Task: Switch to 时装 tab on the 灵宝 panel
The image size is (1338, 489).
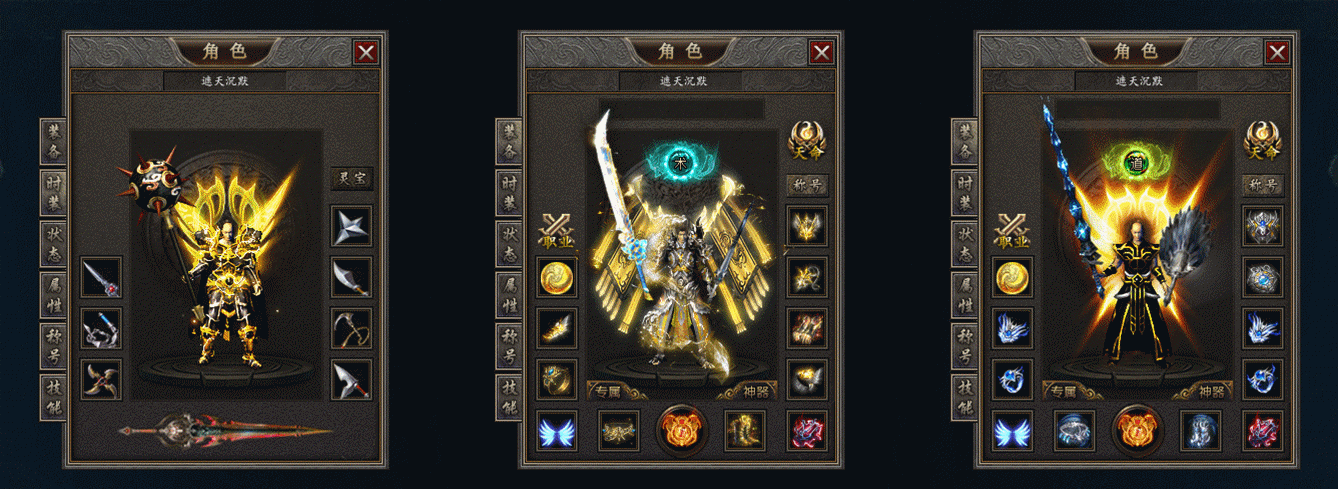Action: pos(53,193)
